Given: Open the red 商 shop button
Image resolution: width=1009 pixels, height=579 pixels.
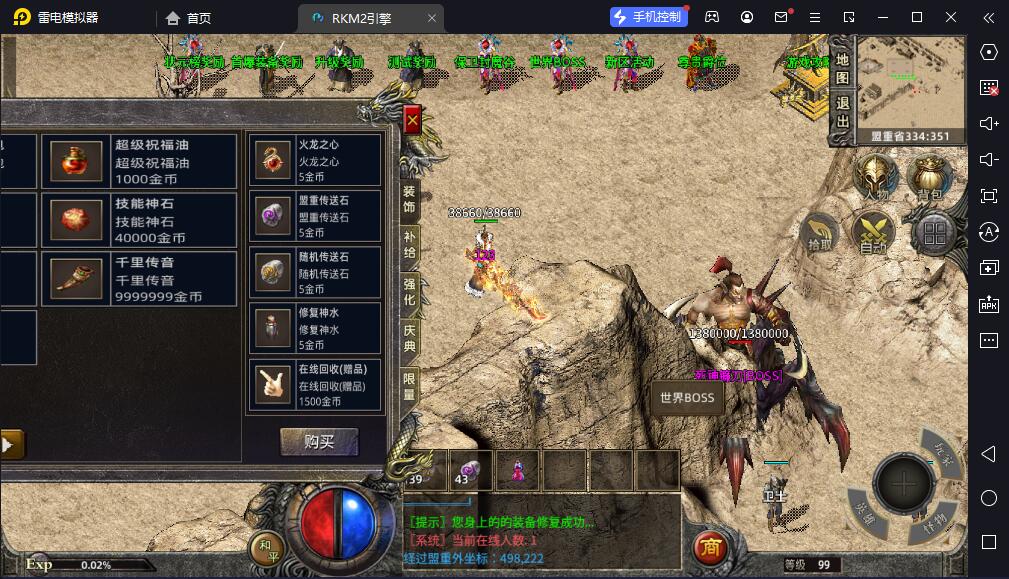Looking at the screenshot, I should pyautogui.click(x=710, y=547).
